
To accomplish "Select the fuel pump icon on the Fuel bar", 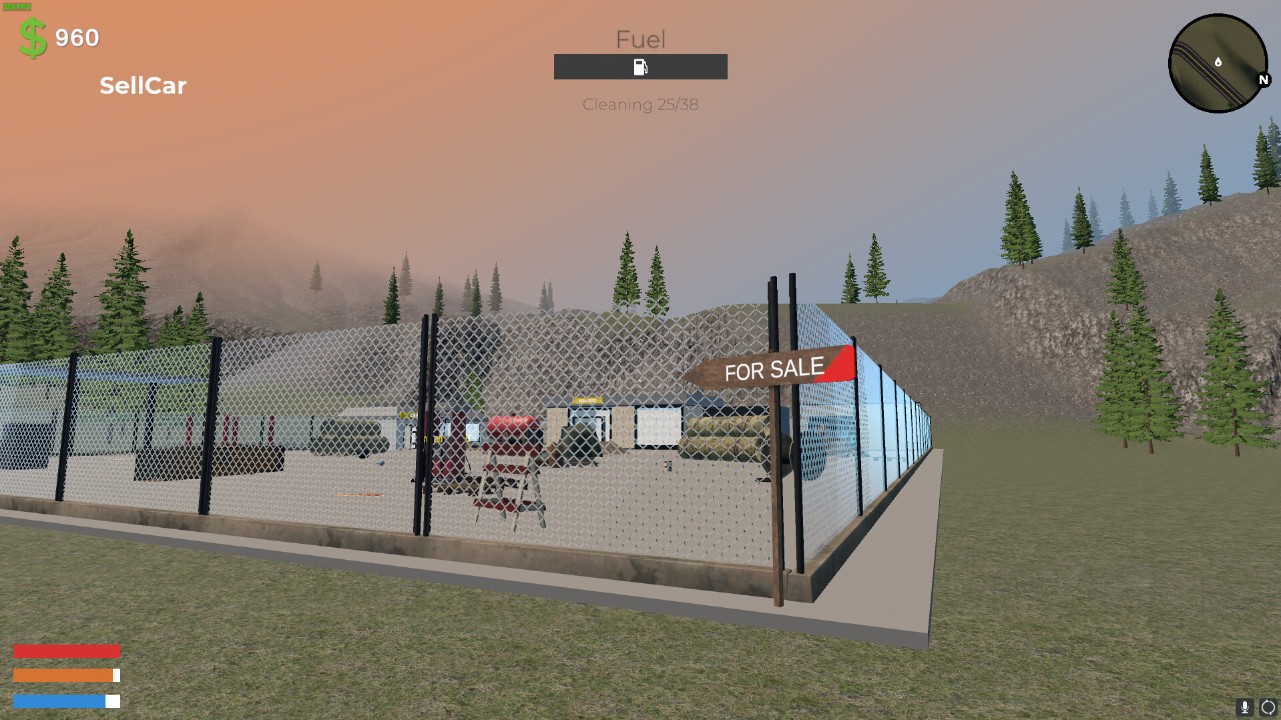I will point(639,66).
